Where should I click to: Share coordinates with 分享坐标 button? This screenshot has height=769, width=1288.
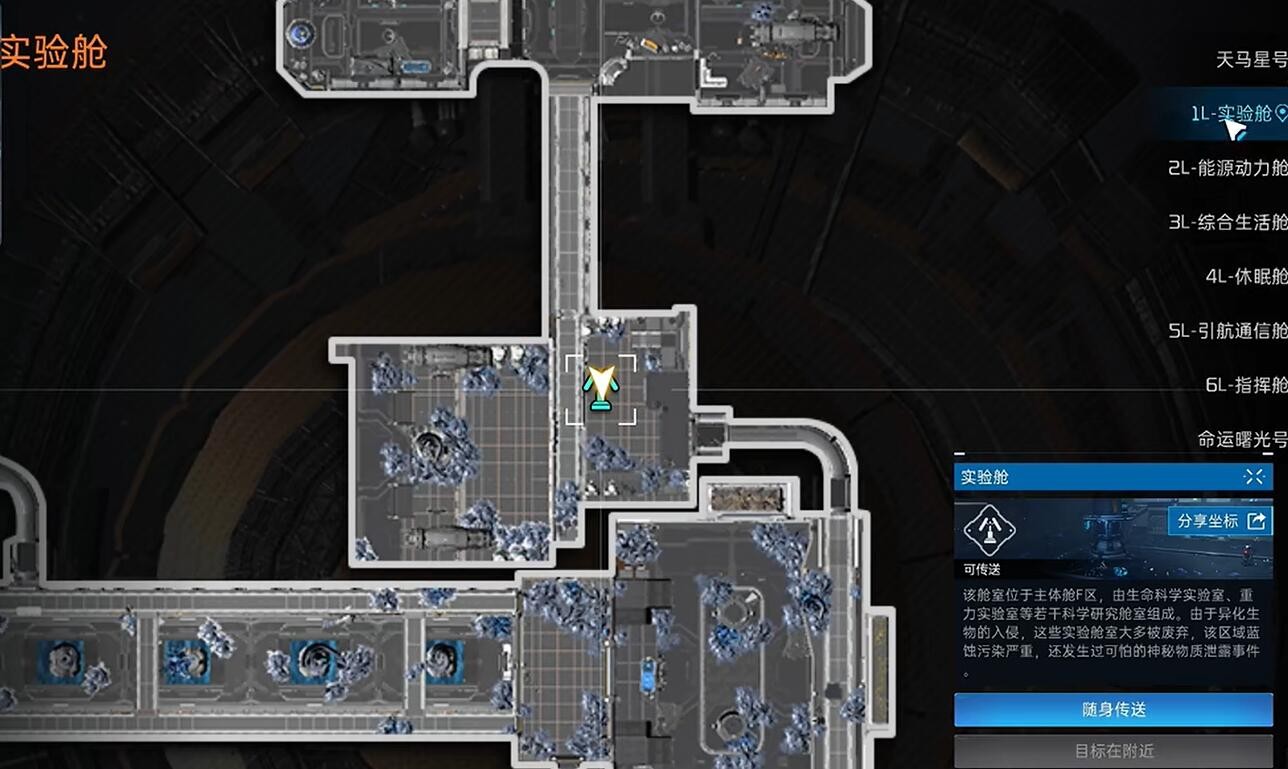(1220, 521)
